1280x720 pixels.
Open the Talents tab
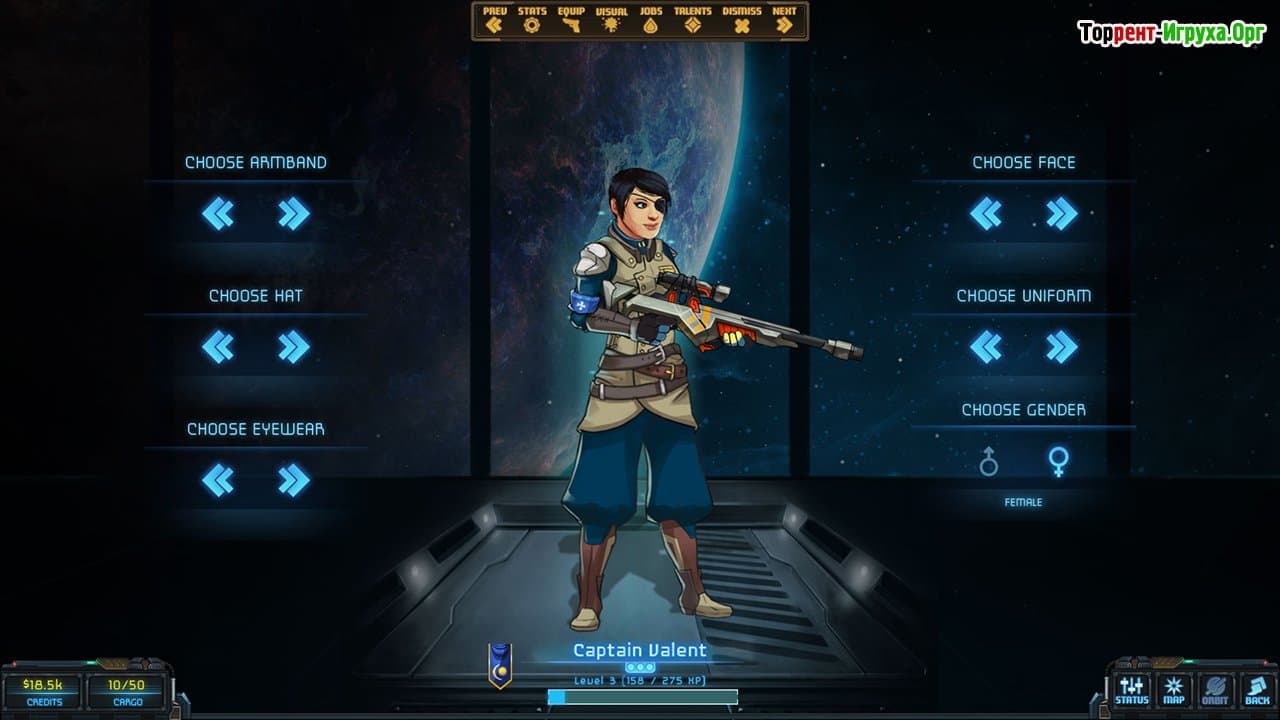(693, 21)
